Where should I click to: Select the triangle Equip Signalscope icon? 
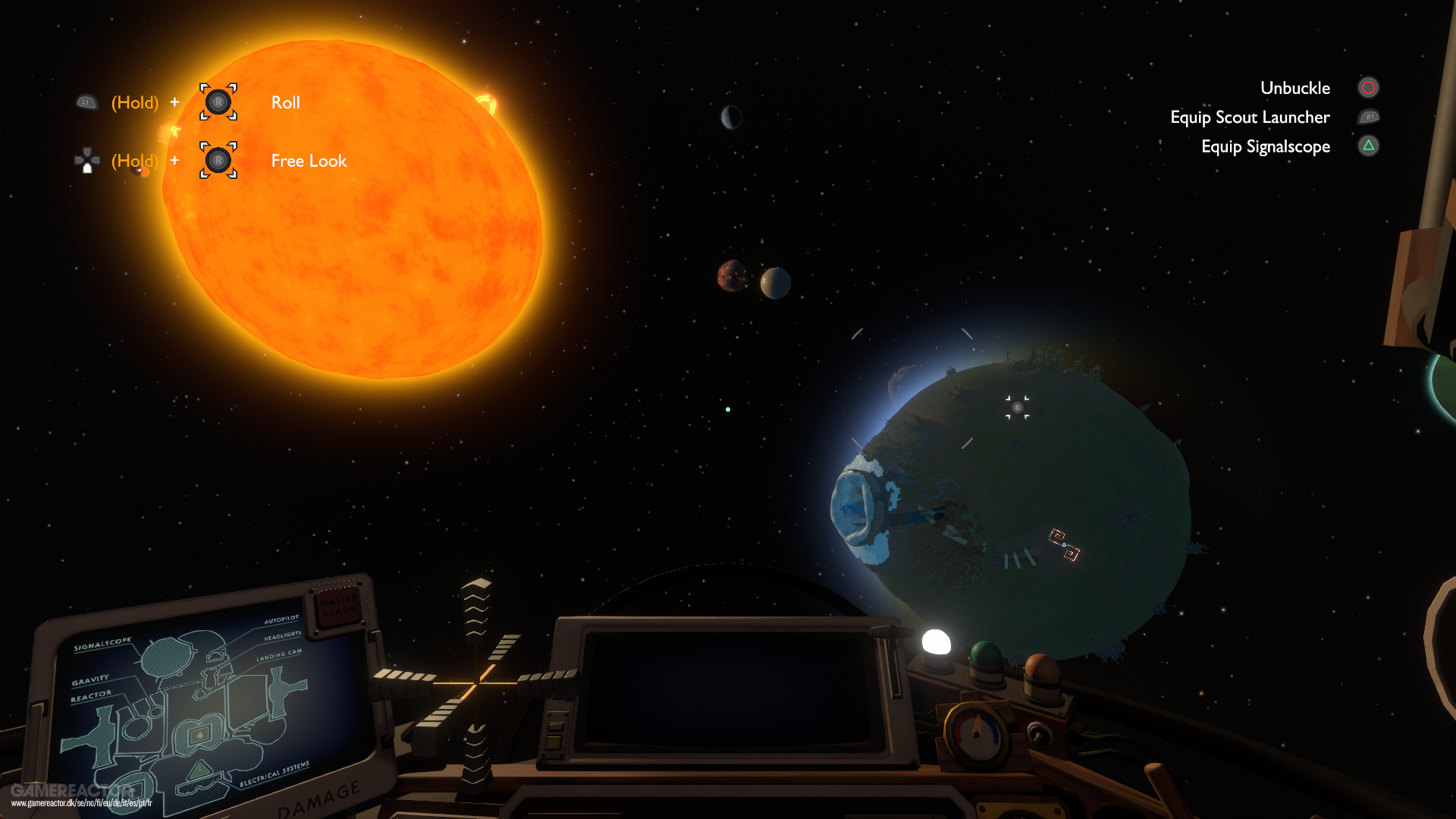1368,146
